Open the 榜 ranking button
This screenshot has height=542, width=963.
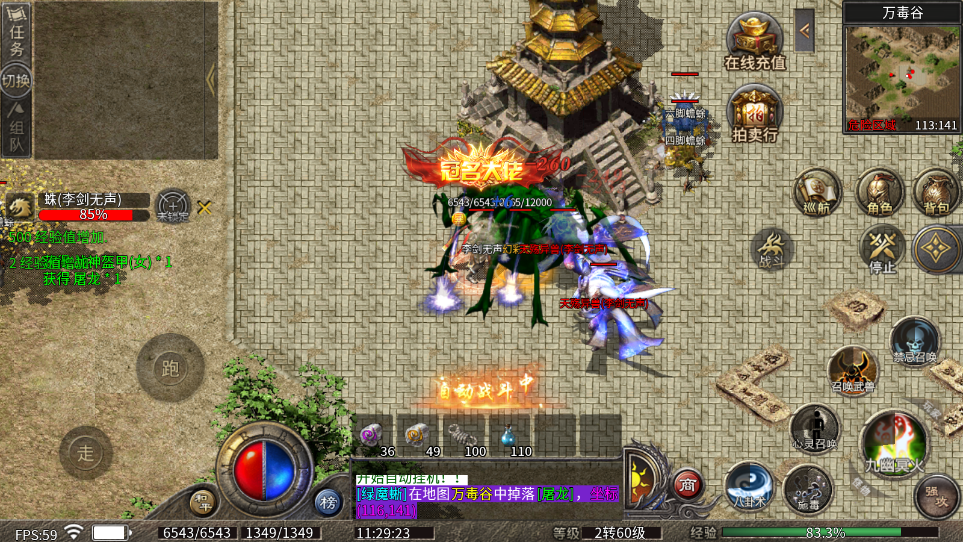coord(328,502)
